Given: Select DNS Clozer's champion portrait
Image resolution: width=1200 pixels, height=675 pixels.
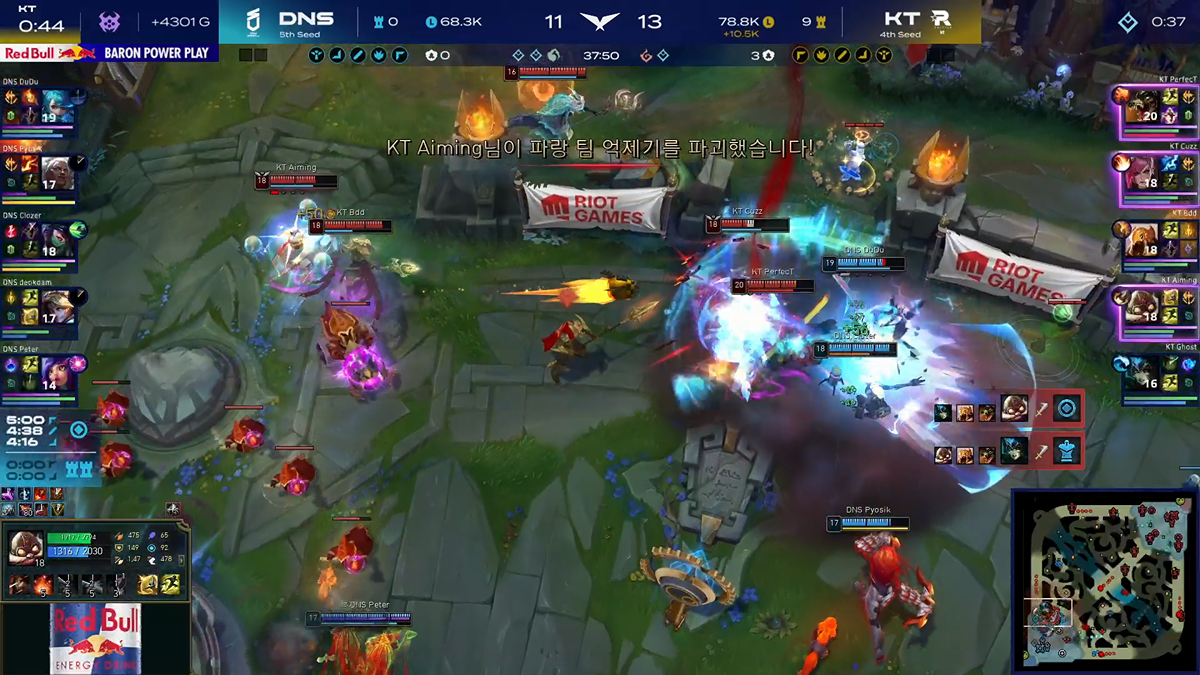Looking at the screenshot, I should point(59,239).
